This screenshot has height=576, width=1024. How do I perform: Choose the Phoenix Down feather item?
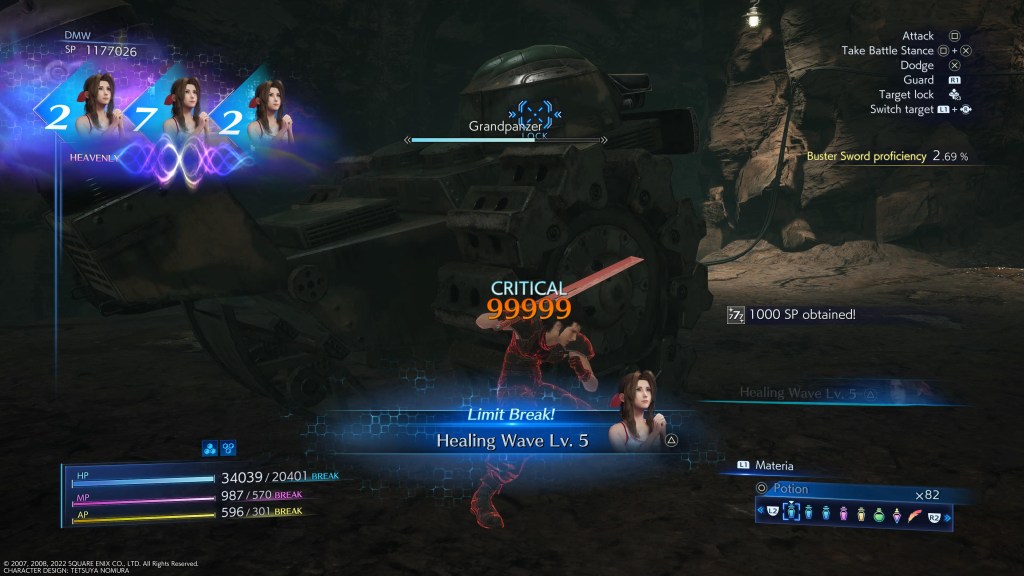[x=914, y=515]
